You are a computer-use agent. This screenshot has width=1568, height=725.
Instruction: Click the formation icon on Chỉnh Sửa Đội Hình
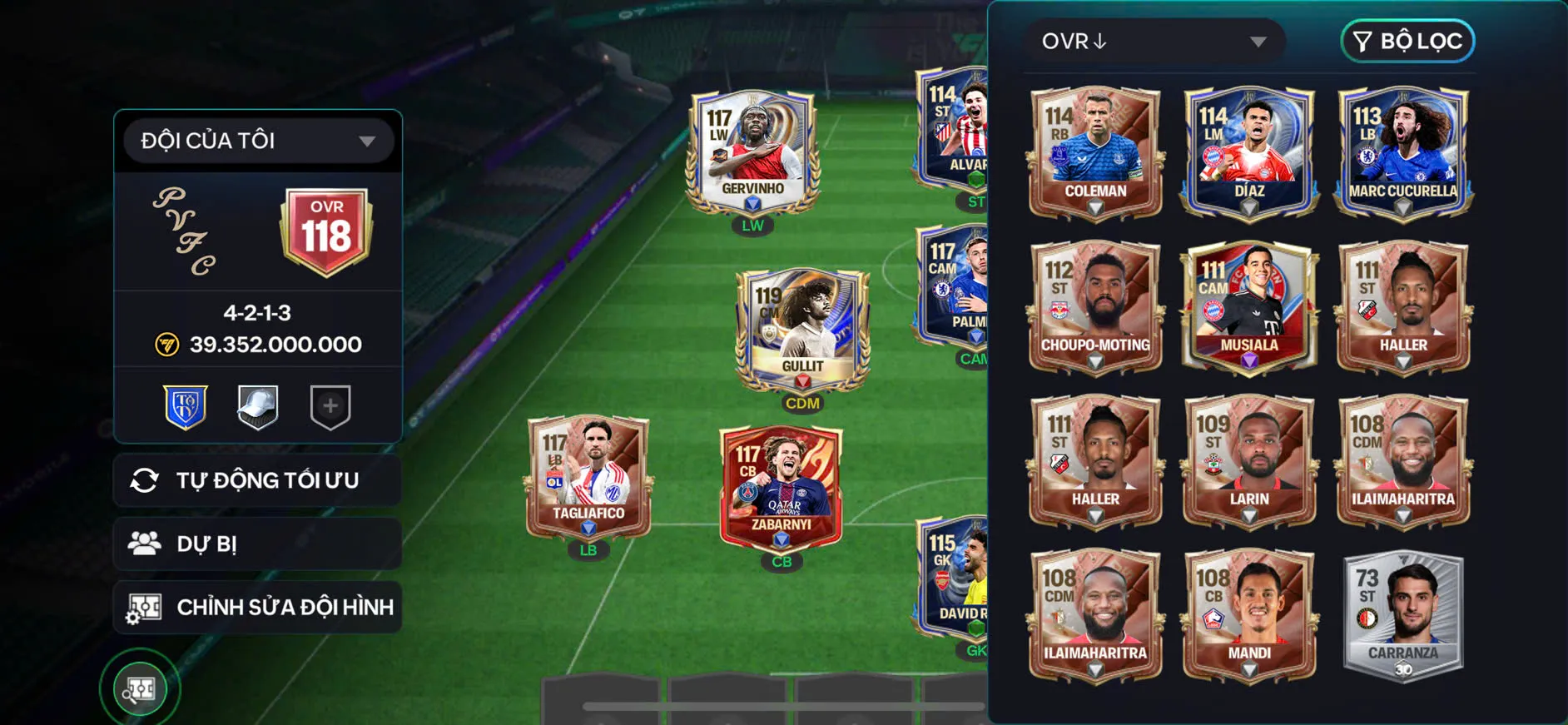pyautogui.click(x=146, y=608)
